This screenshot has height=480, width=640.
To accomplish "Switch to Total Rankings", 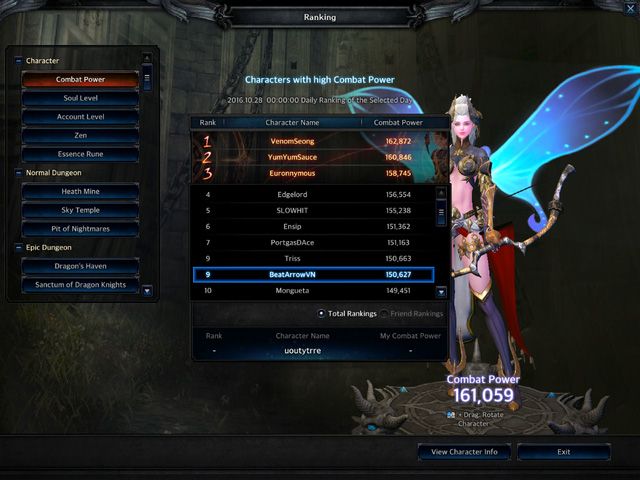I will (322, 314).
